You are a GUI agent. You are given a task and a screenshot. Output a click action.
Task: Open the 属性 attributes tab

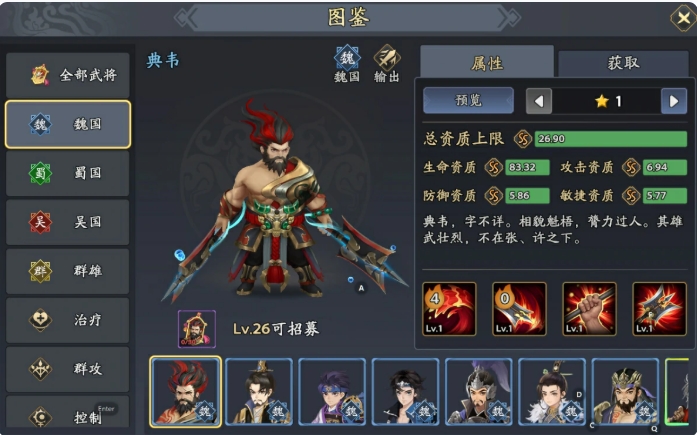click(x=486, y=63)
